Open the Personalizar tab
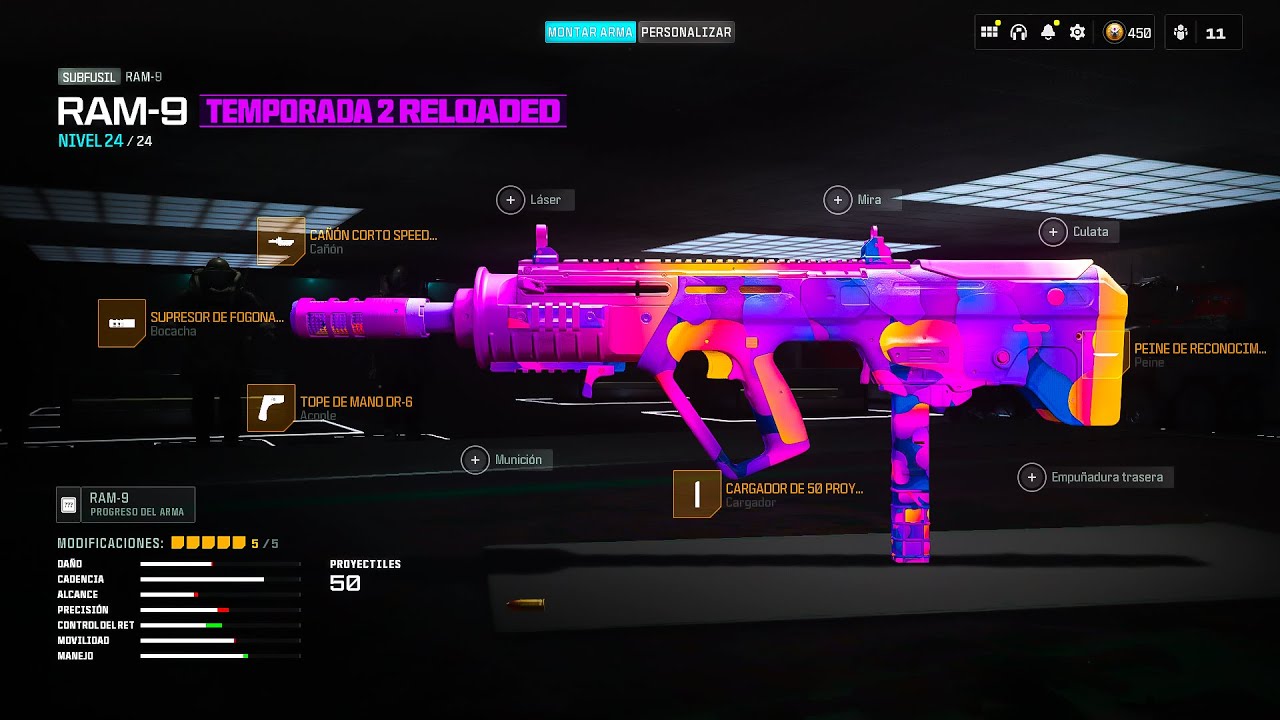The height and width of the screenshot is (720, 1280). [x=686, y=32]
